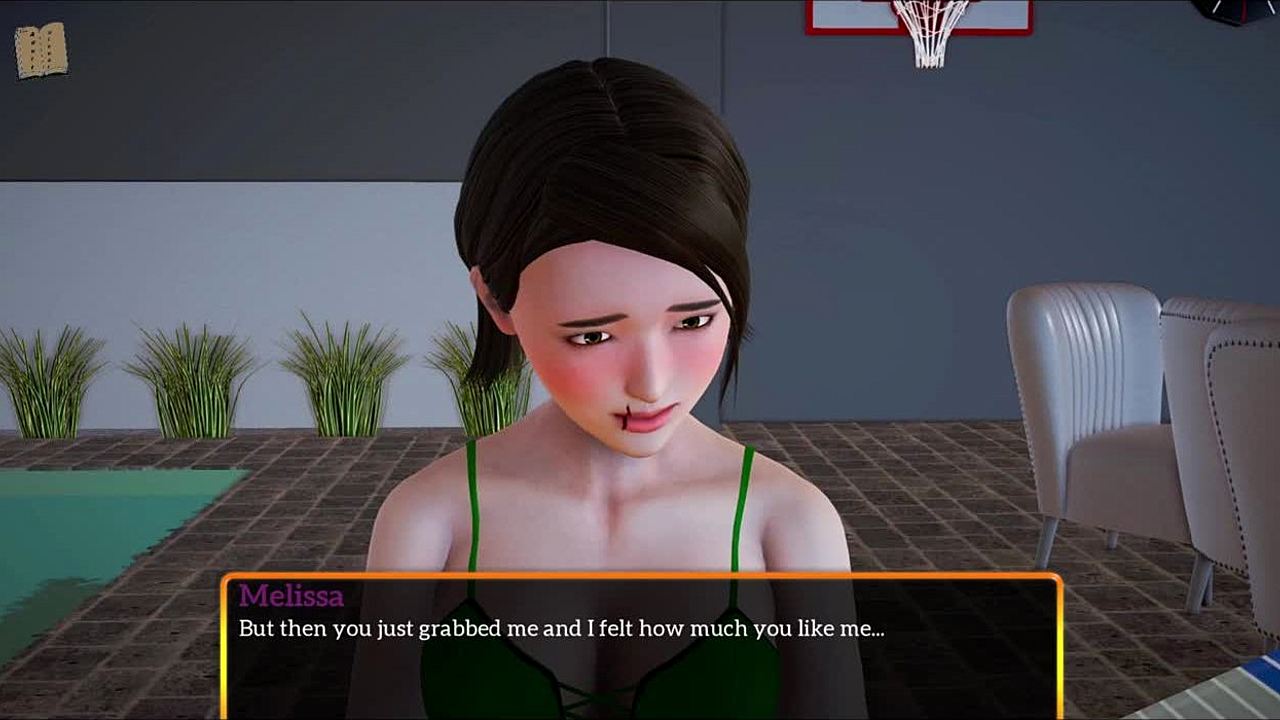Open the journal book icon

pos(41,50)
